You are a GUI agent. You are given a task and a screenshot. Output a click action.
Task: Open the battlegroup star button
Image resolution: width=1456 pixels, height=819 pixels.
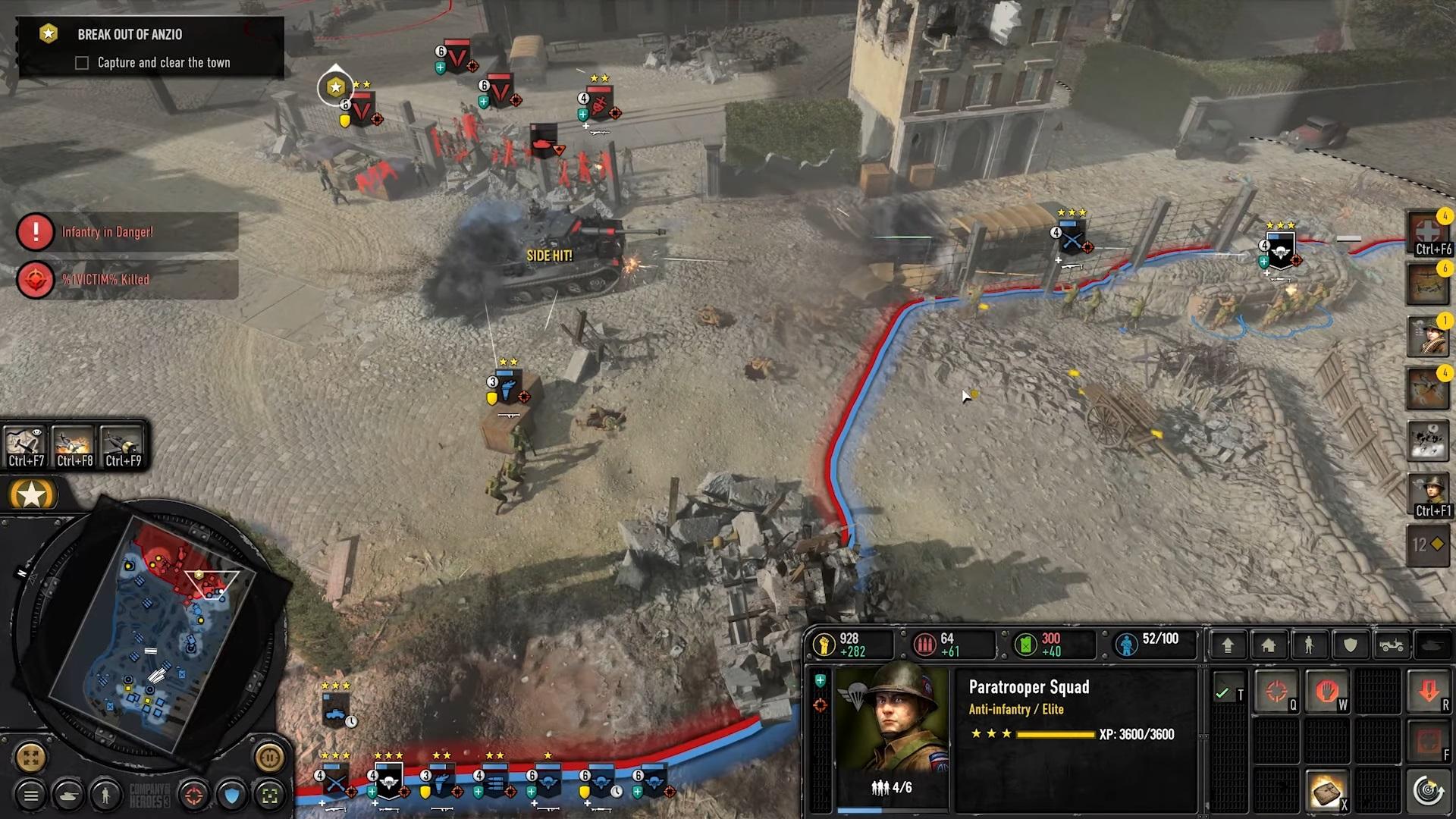32,496
